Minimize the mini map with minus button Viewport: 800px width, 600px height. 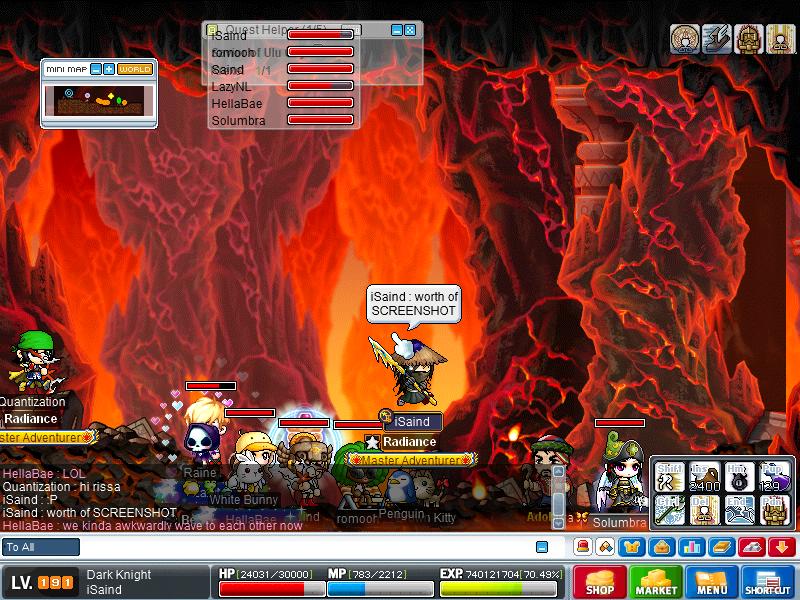coord(96,69)
